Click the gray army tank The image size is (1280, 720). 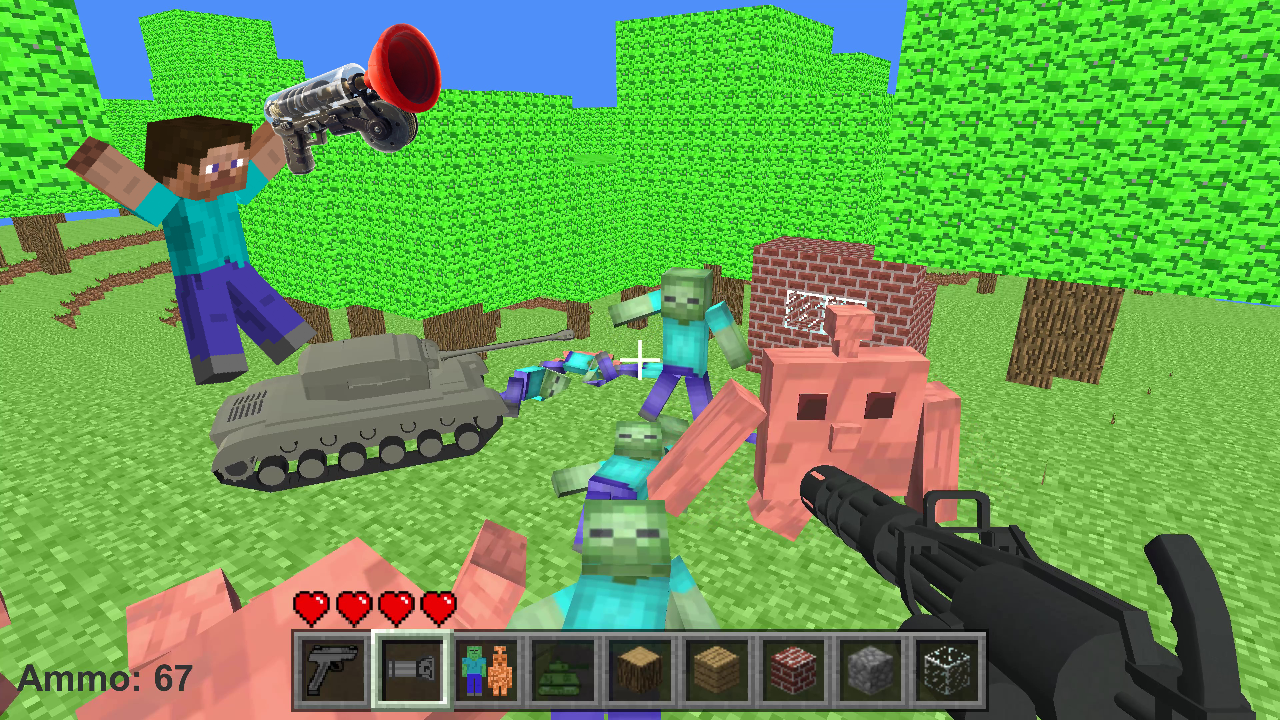click(360, 410)
